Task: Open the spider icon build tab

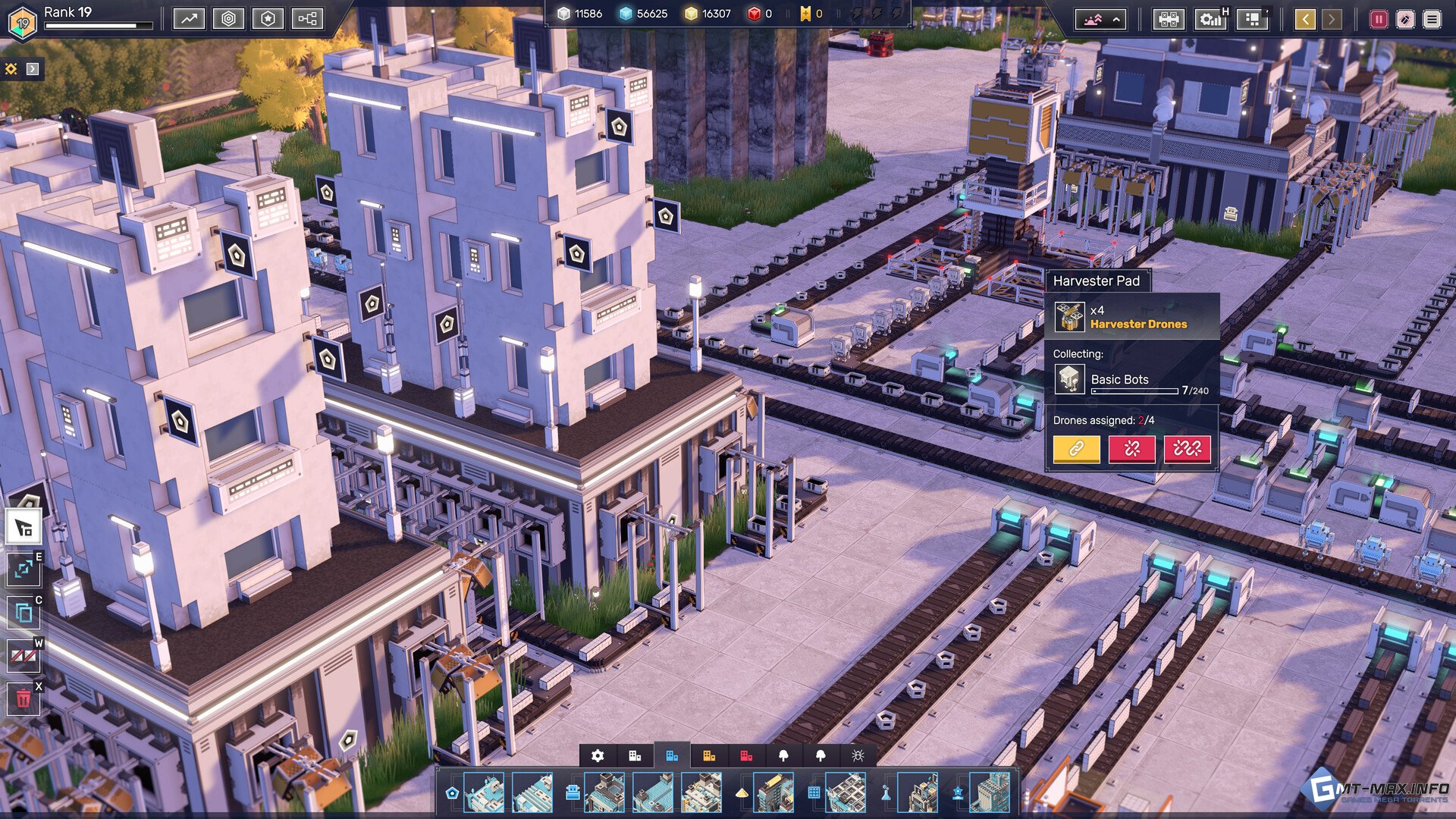Action: (x=858, y=755)
